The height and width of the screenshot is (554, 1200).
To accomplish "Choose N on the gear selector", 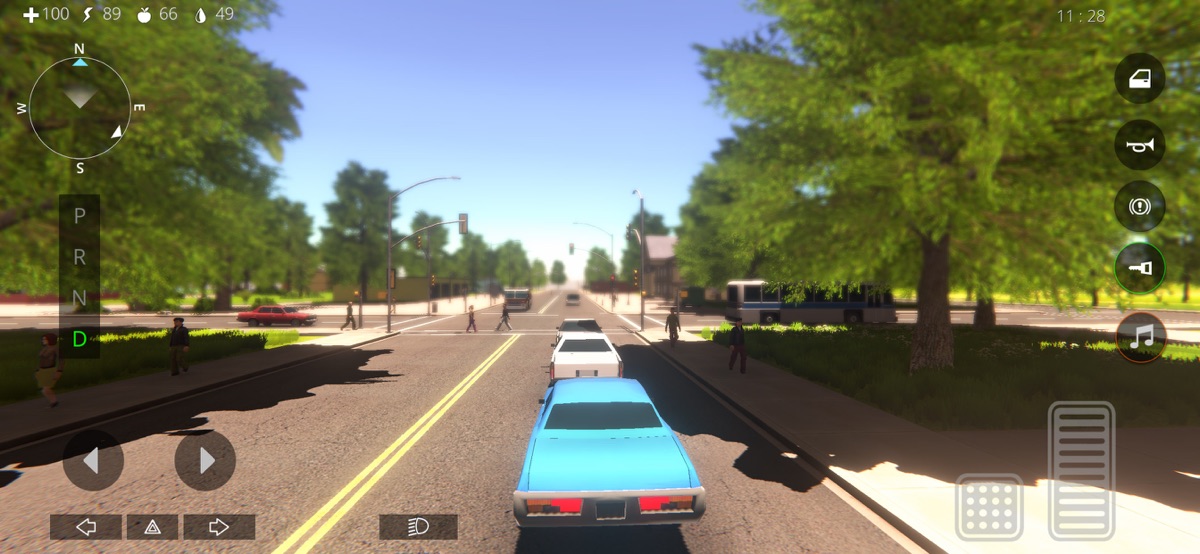I will pos(80,298).
